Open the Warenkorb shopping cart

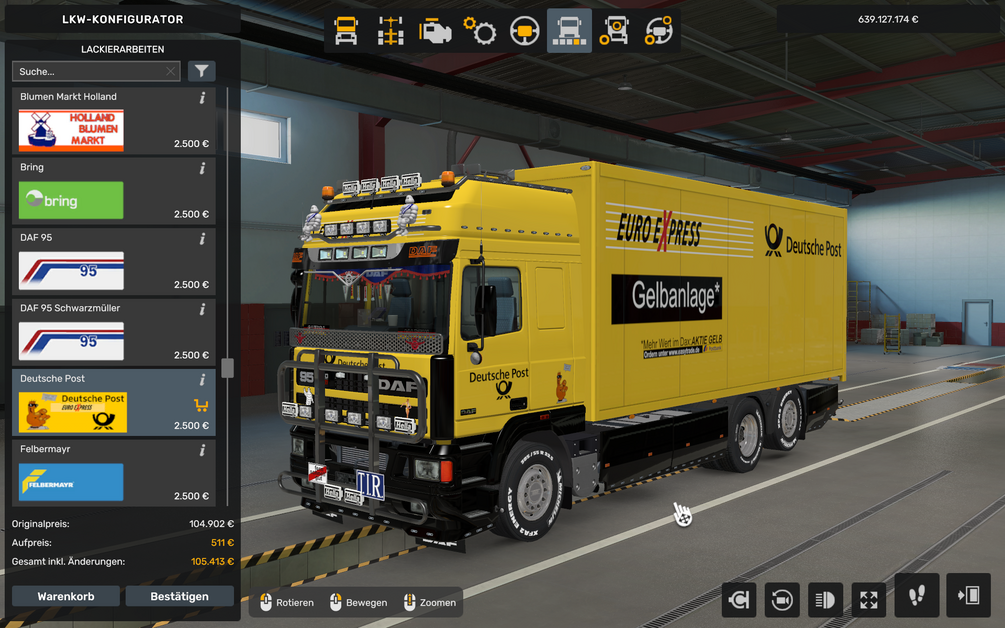[66, 597]
